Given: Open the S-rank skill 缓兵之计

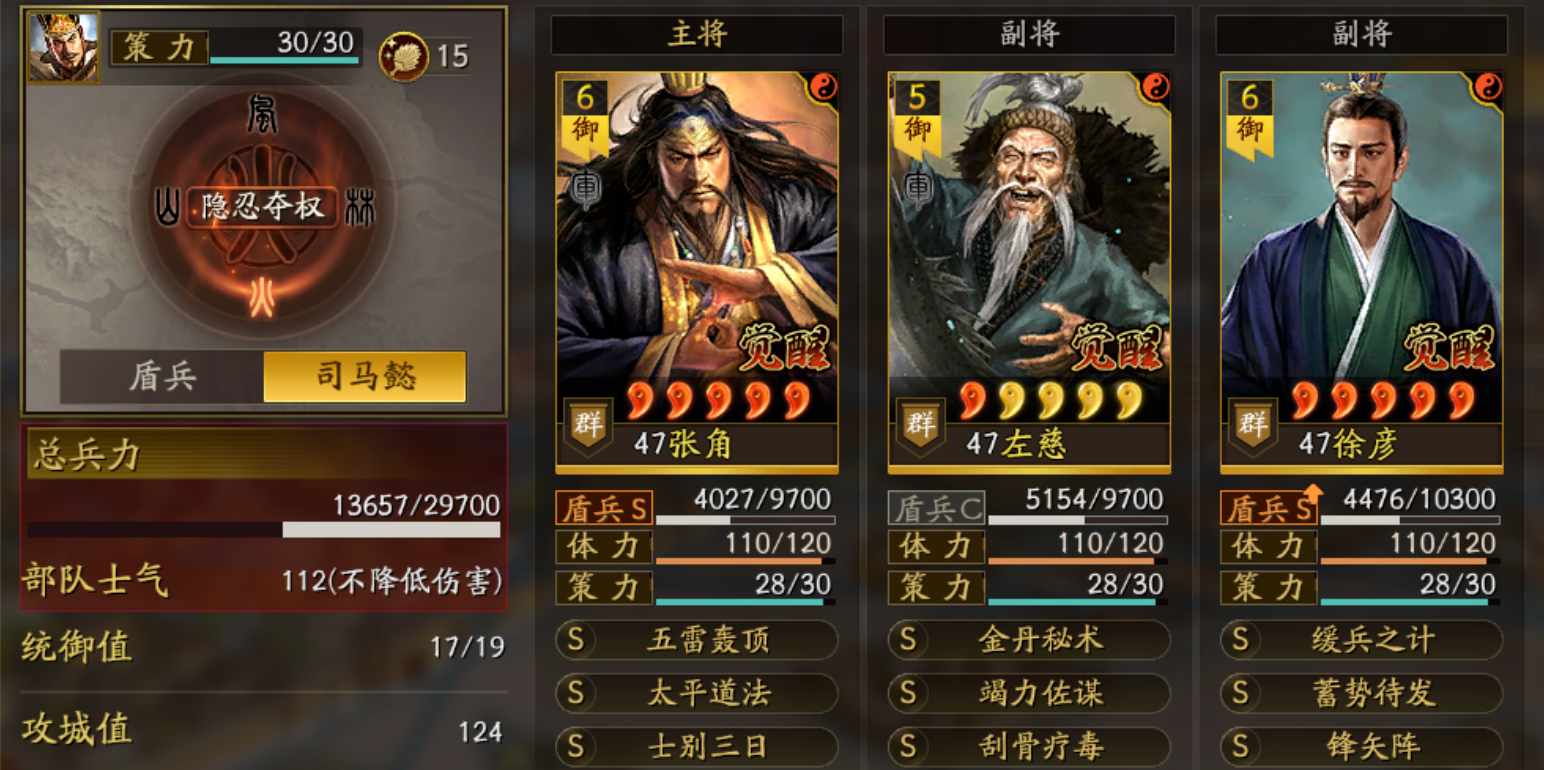Looking at the screenshot, I should (1360, 641).
